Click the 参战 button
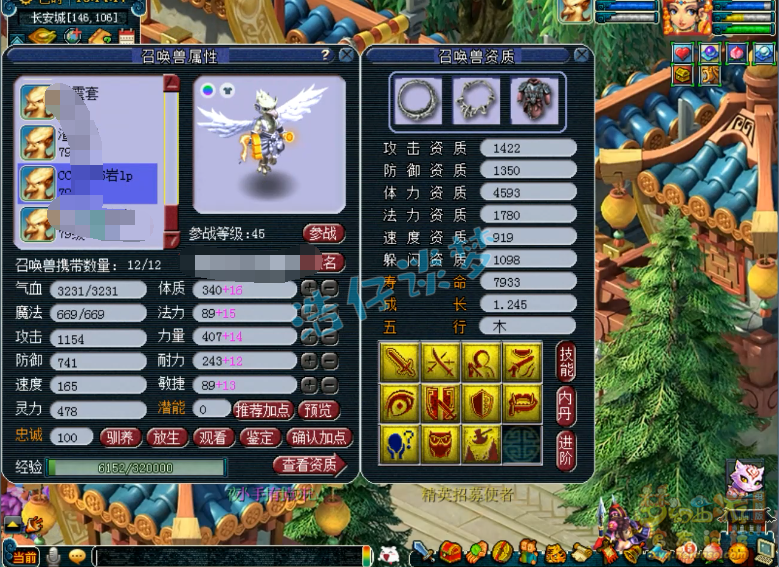779x567 pixels. coord(323,233)
